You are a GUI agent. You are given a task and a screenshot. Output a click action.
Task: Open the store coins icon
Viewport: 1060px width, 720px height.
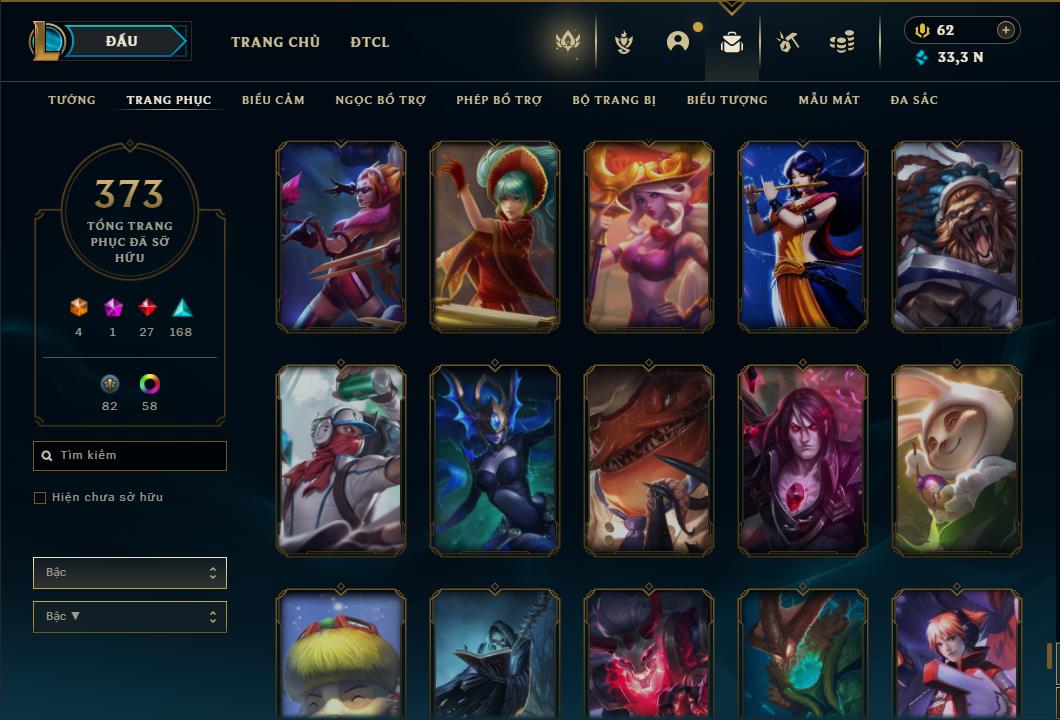pos(842,42)
